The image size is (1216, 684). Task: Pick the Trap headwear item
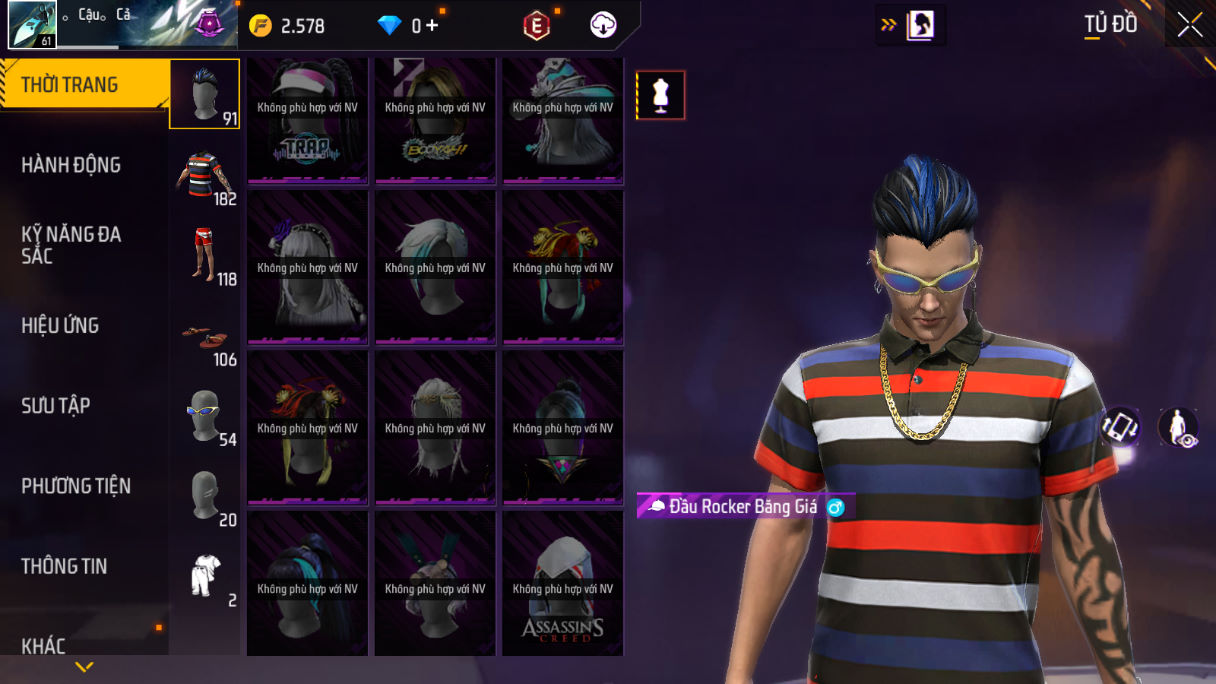point(308,121)
